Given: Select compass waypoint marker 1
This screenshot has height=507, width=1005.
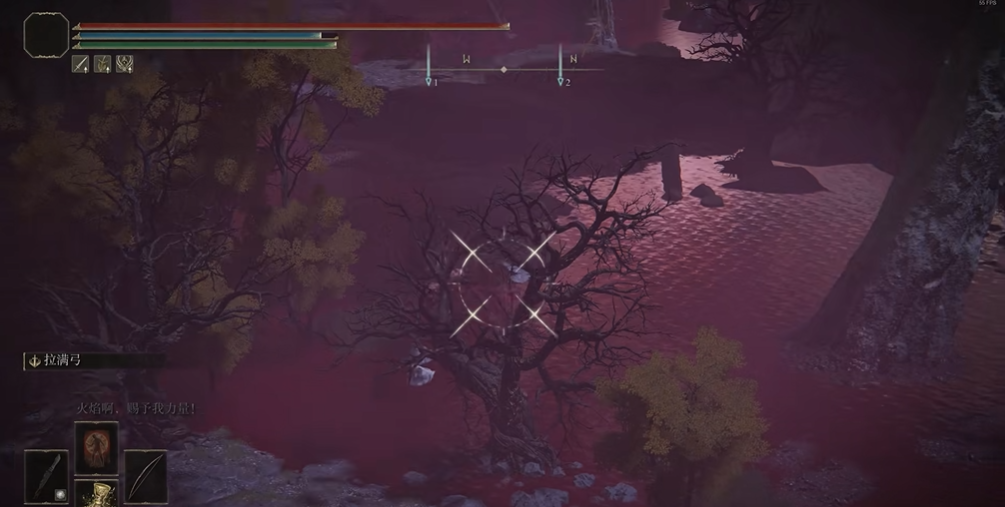Looking at the screenshot, I should click(x=429, y=81).
